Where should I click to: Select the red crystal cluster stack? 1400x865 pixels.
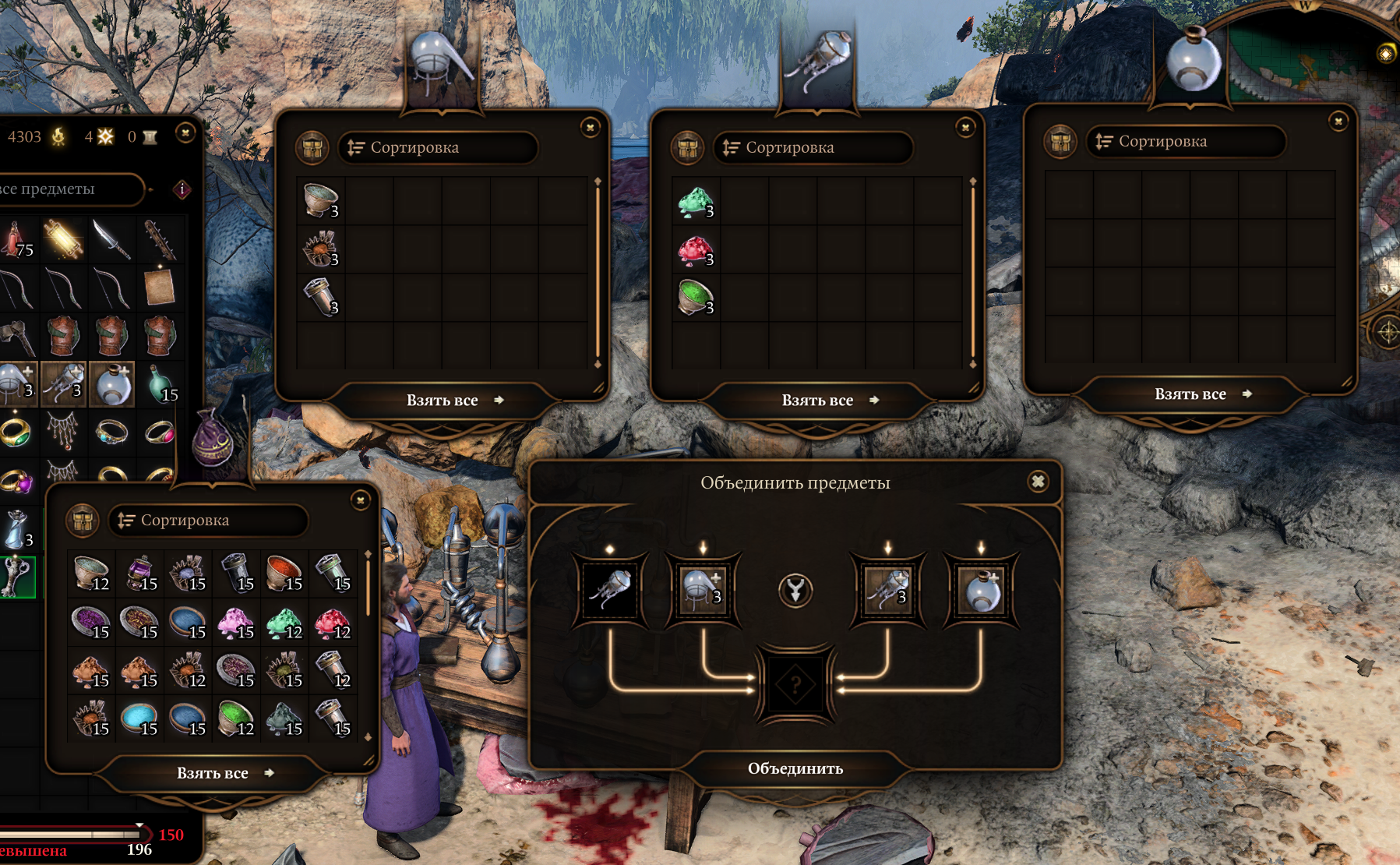click(x=696, y=251)
